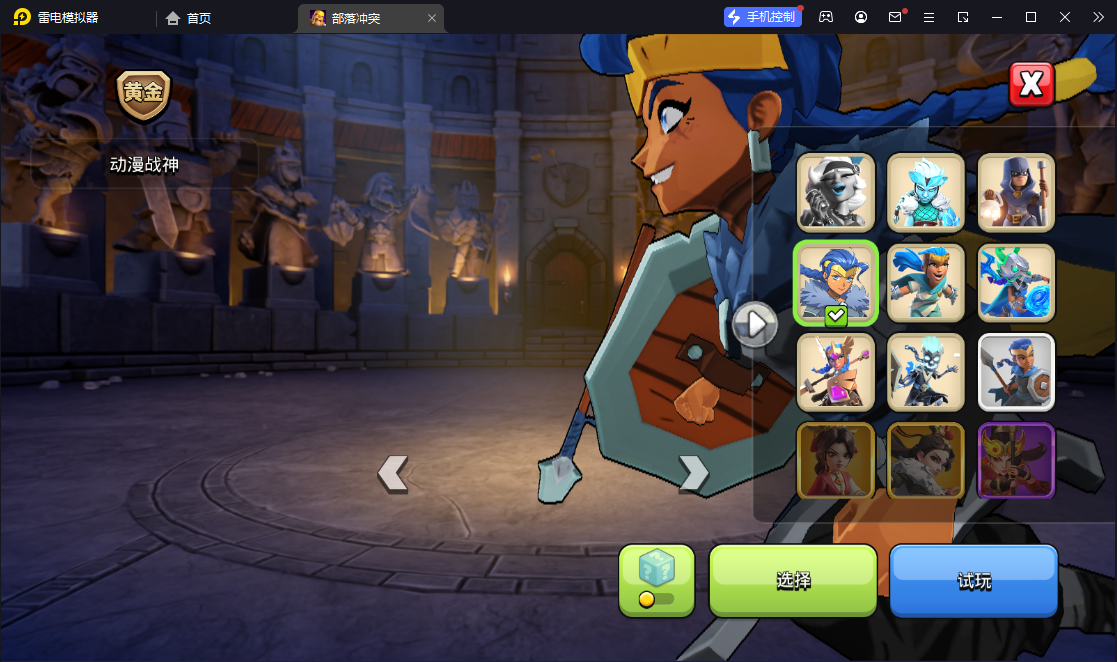The height and width of the screenshot is (662, 1117).
Task: Select the default spear and shield skin
Action: [x=1016, y=372]
